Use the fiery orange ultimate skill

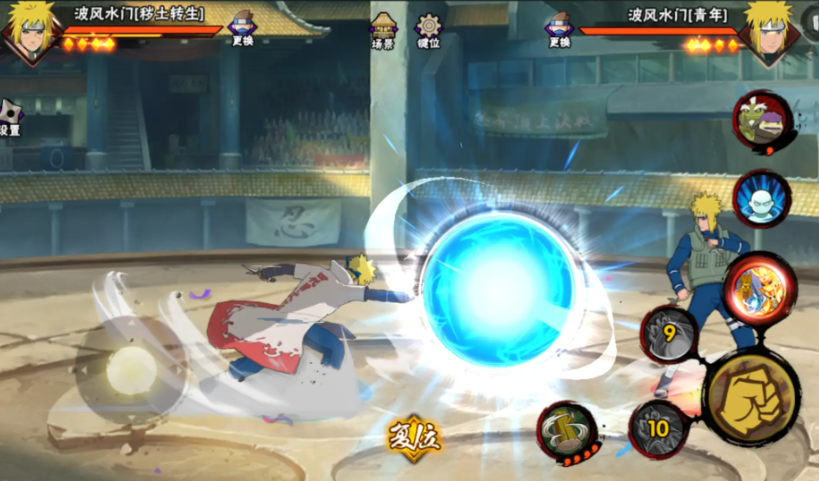tap(758, 284)
